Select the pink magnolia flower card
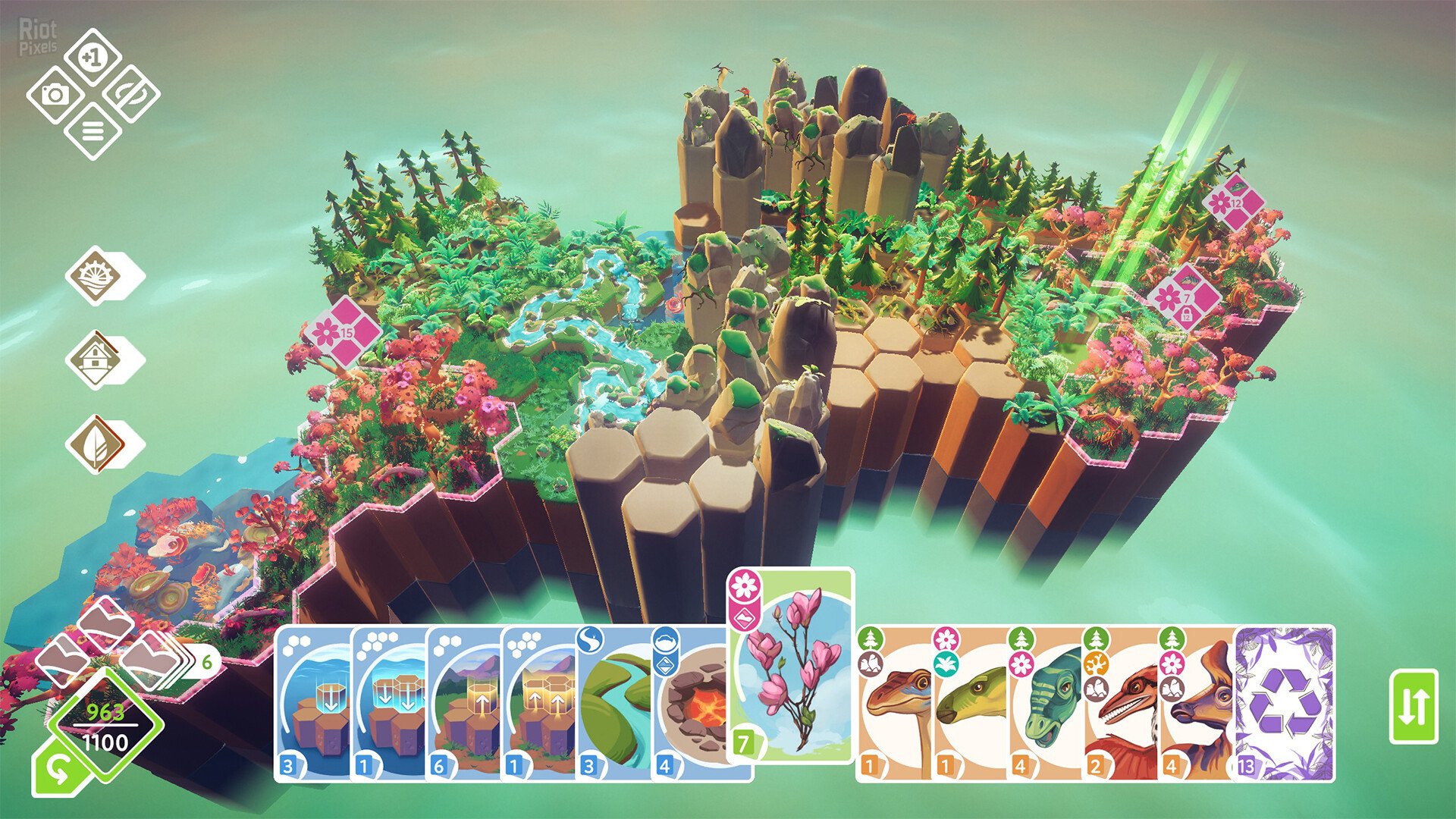This screenshot has width=1456, height=819. coord(792,667)
